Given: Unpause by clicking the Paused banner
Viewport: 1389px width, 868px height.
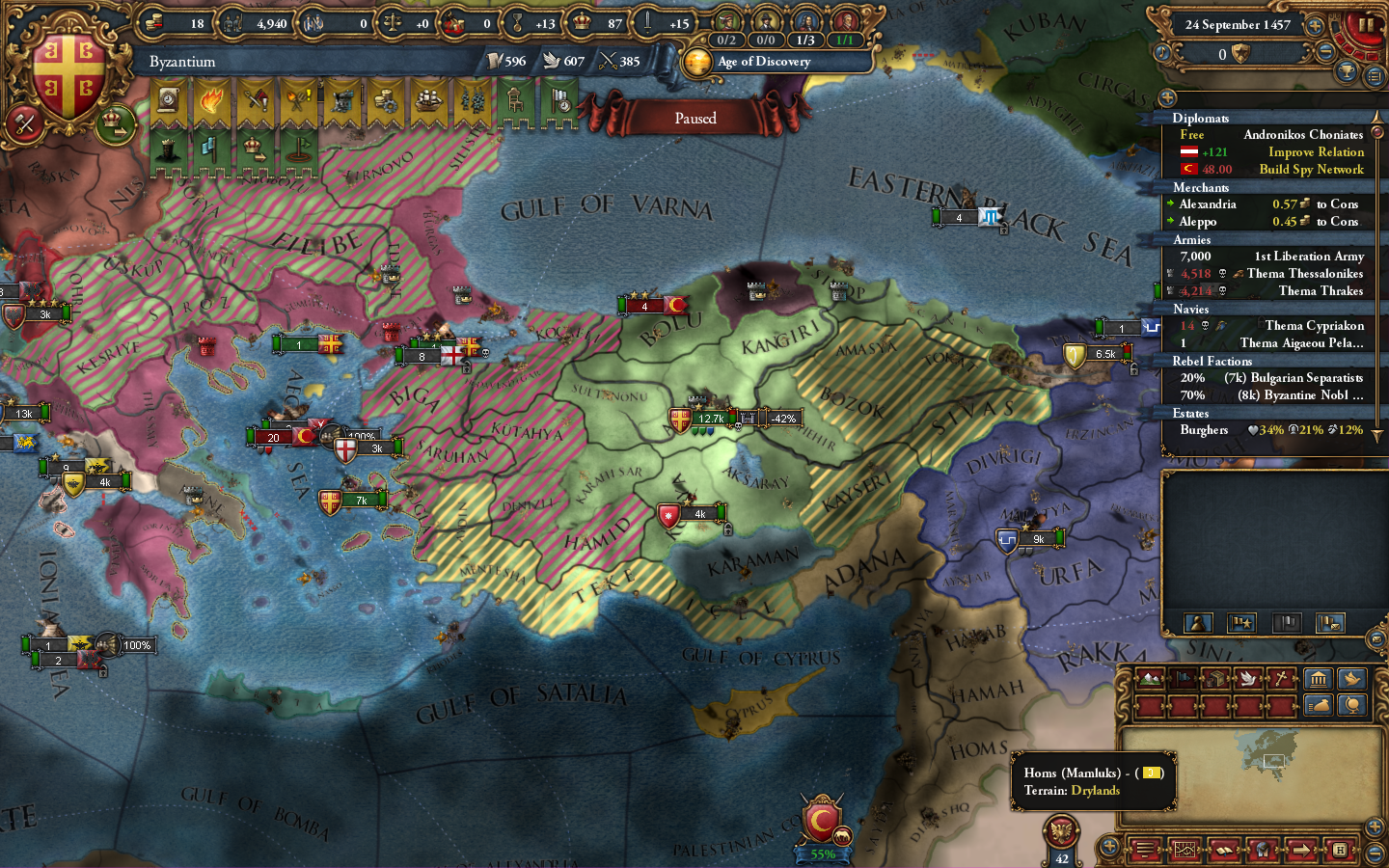Looking at the screenshot, I should (x=695, y=117).
